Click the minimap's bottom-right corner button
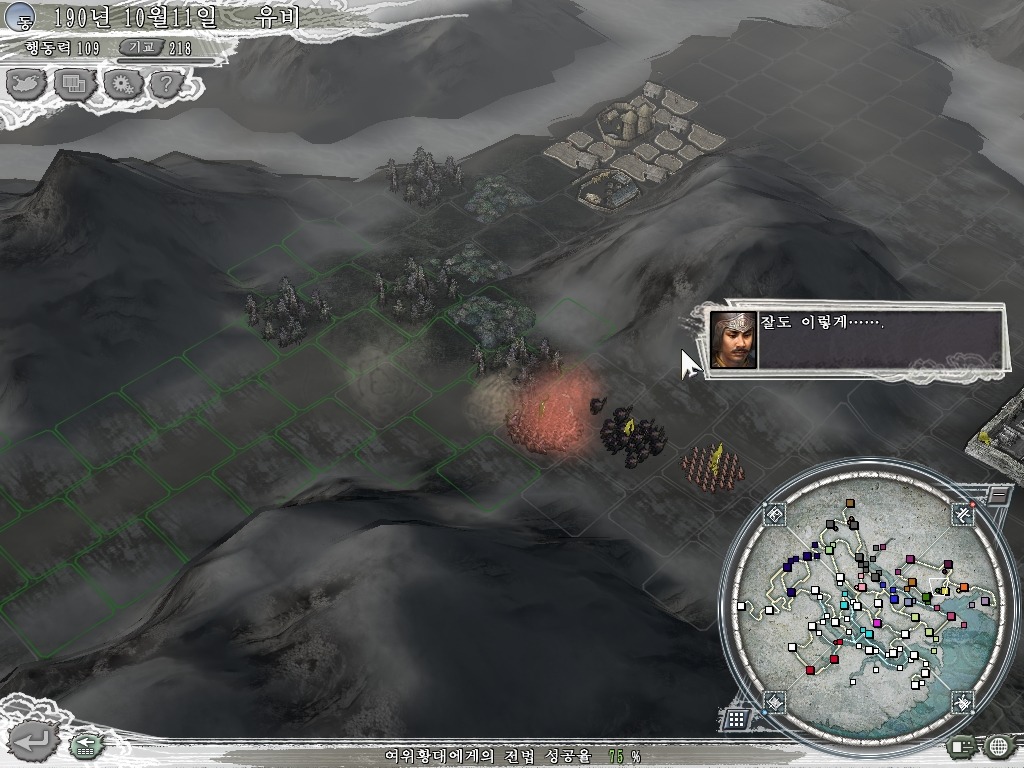Viewport: 1024px width, 768px height. 962,702
